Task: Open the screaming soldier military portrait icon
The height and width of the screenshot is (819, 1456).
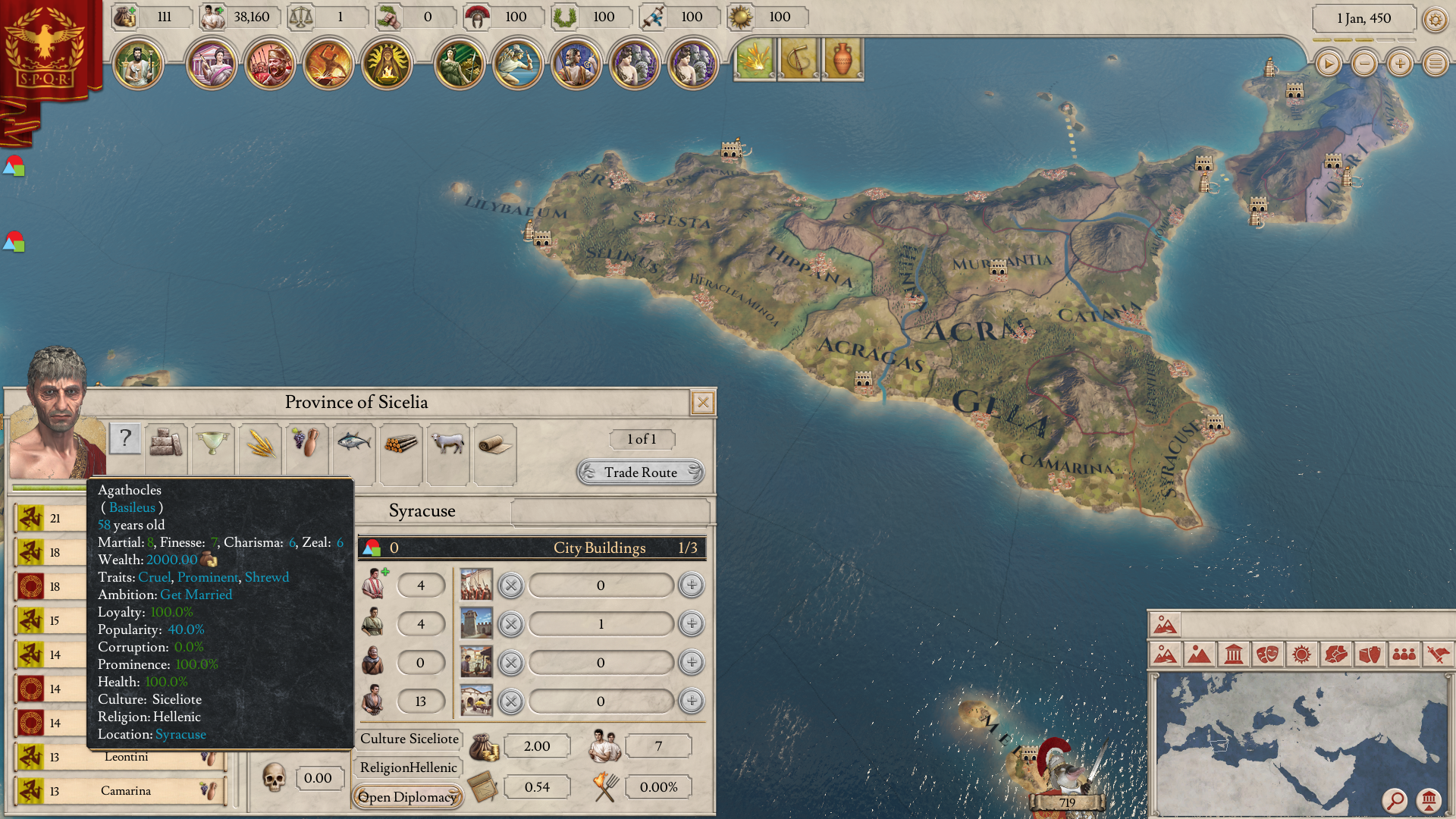Action: pyautogui.click(x=270, y=64)
